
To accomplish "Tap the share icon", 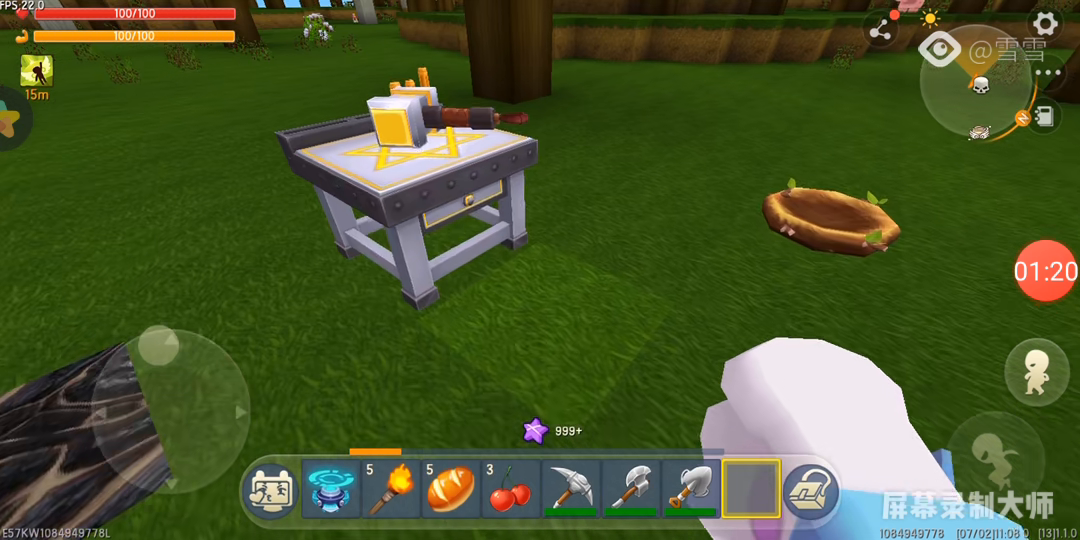I will pos(880,30).
